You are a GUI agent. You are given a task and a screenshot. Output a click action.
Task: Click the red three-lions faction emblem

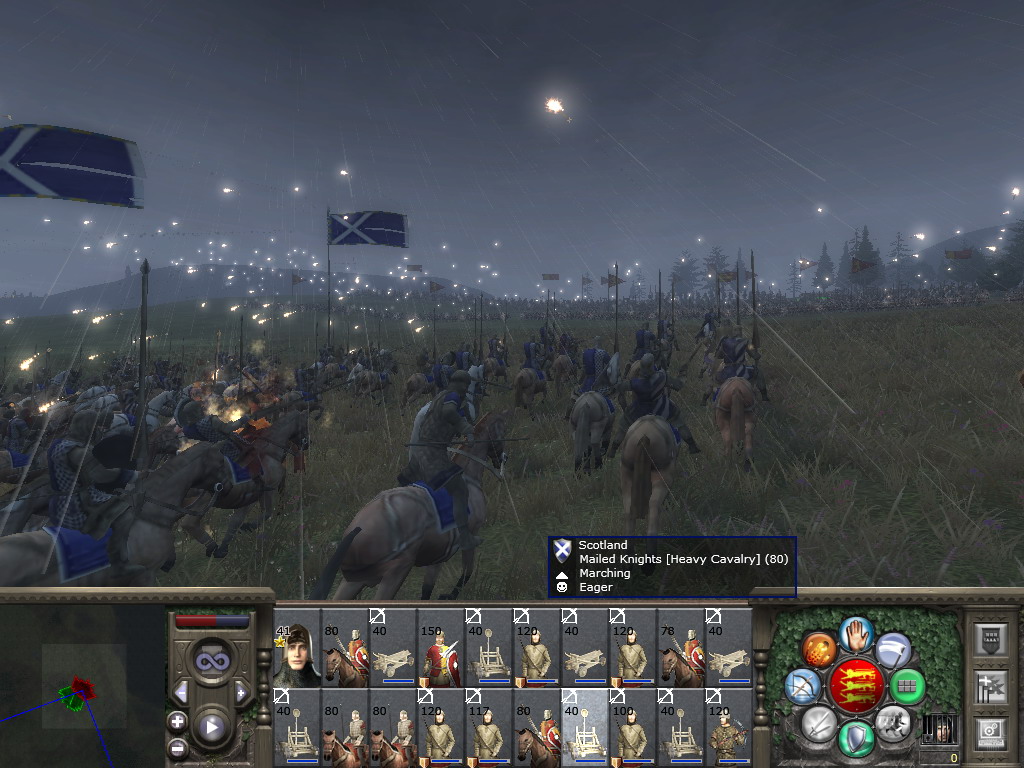855,685
